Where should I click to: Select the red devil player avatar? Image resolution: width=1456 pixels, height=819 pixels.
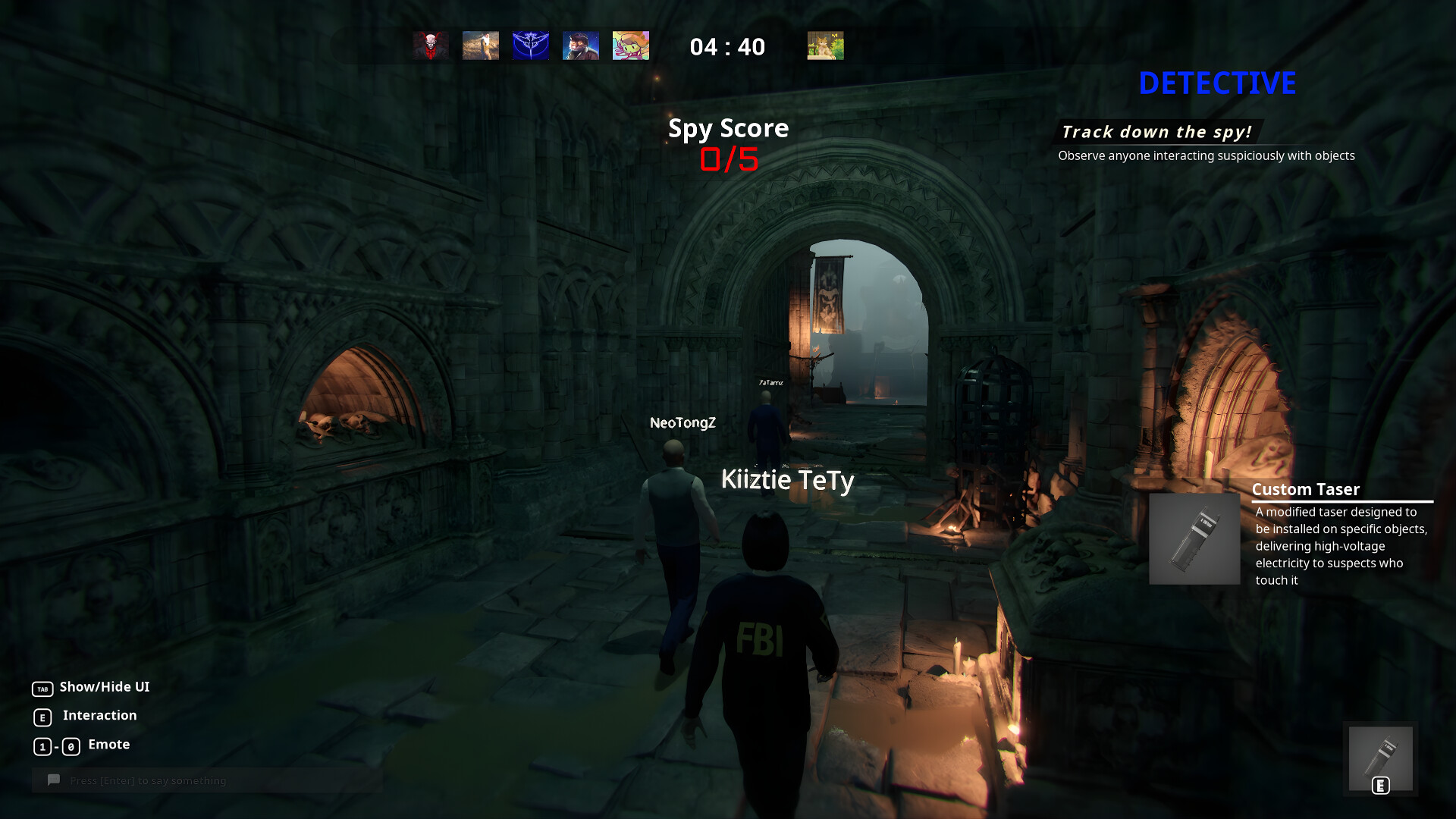428,45
